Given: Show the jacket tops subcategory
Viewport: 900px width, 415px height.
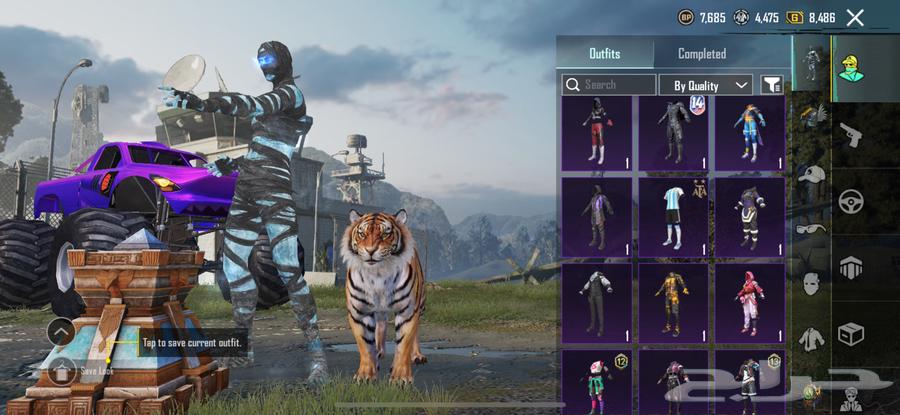Looking at the screenshot, I should 810,338.
